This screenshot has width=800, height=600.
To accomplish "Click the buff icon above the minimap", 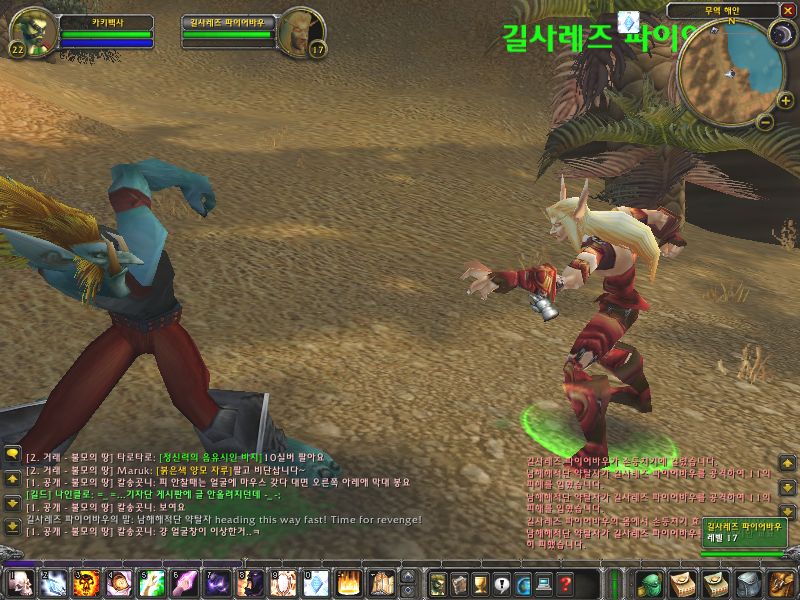I will [x=628, y=21].
